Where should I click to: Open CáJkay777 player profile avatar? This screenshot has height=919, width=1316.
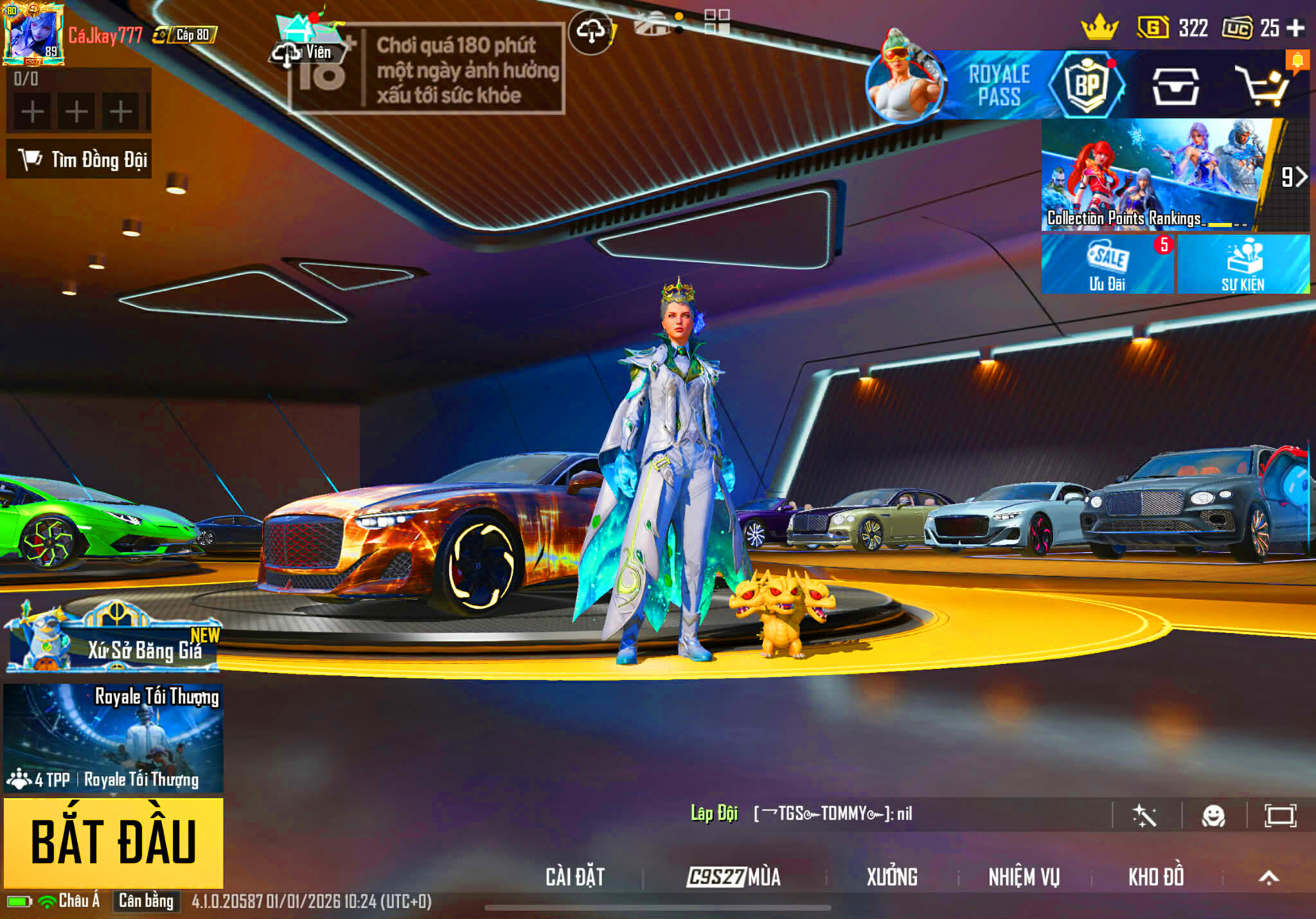33,35
